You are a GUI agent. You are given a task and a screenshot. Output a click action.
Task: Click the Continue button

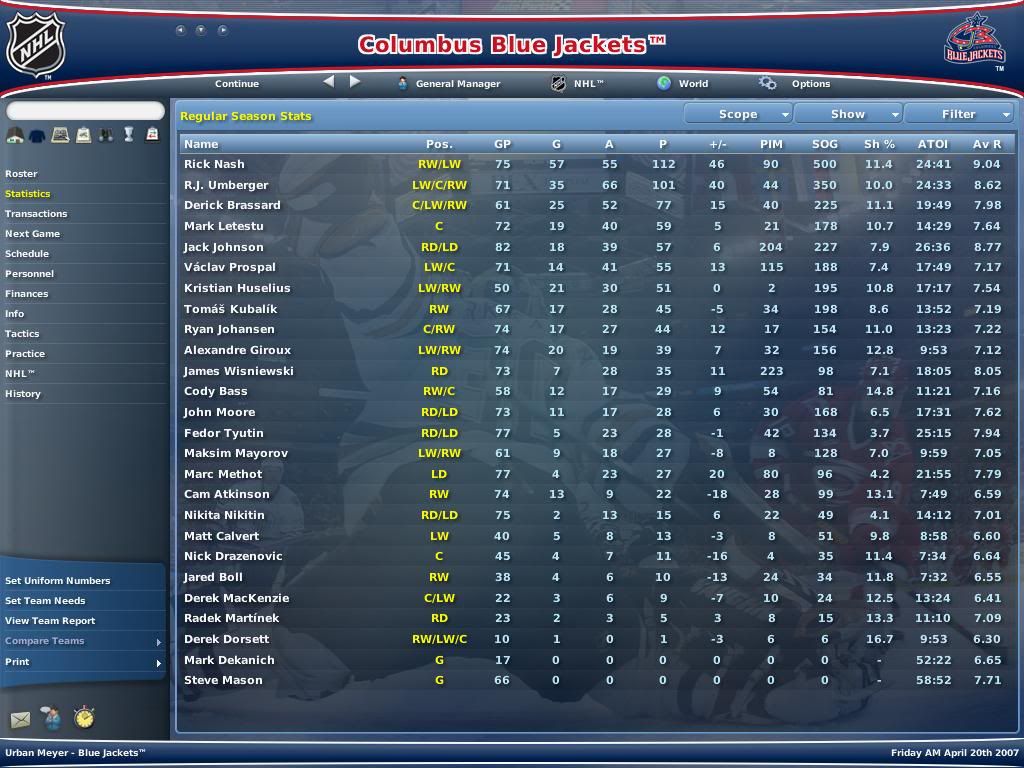[x=237, y=84]
